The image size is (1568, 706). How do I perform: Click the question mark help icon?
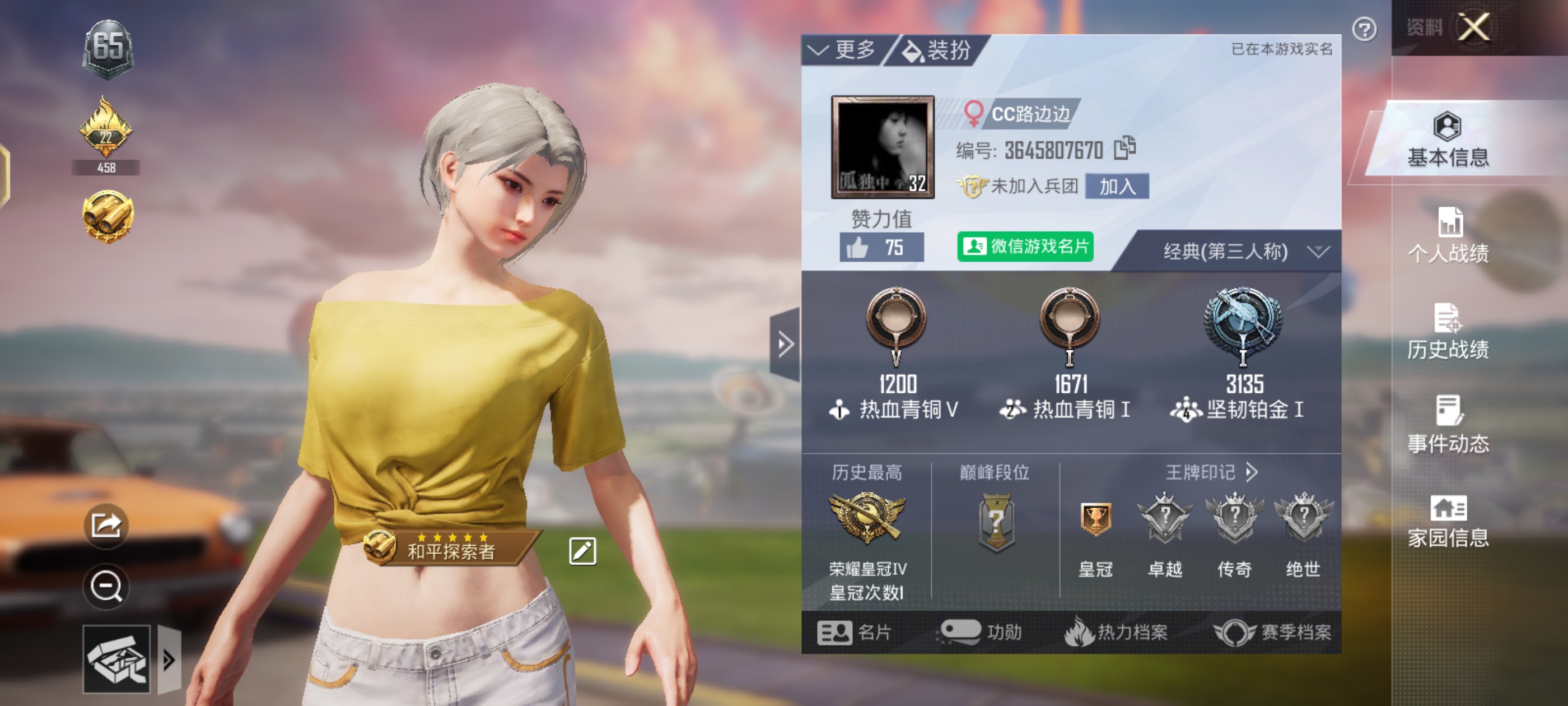pos(1364,29)
